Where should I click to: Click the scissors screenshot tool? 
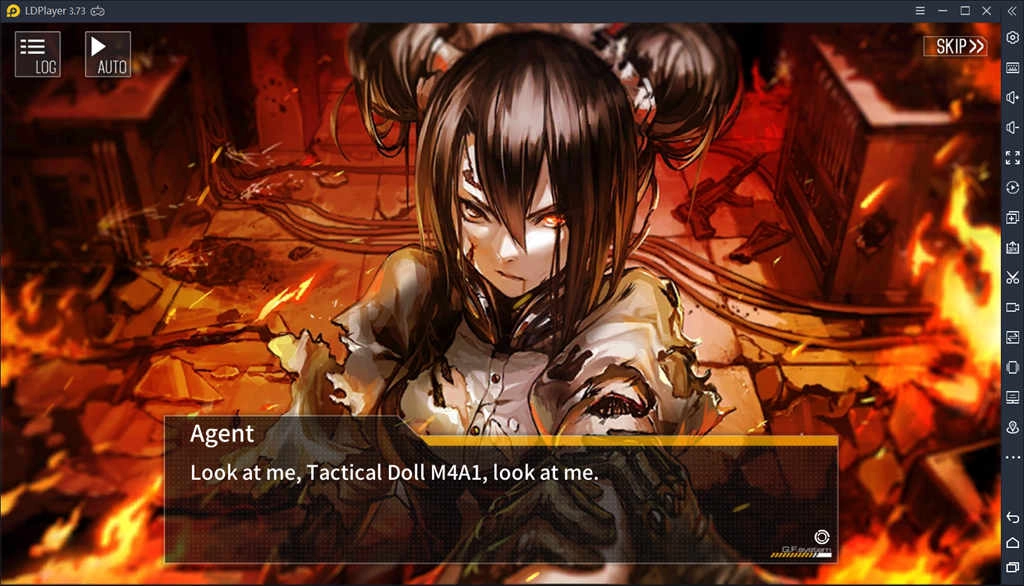pos(1012,277)
